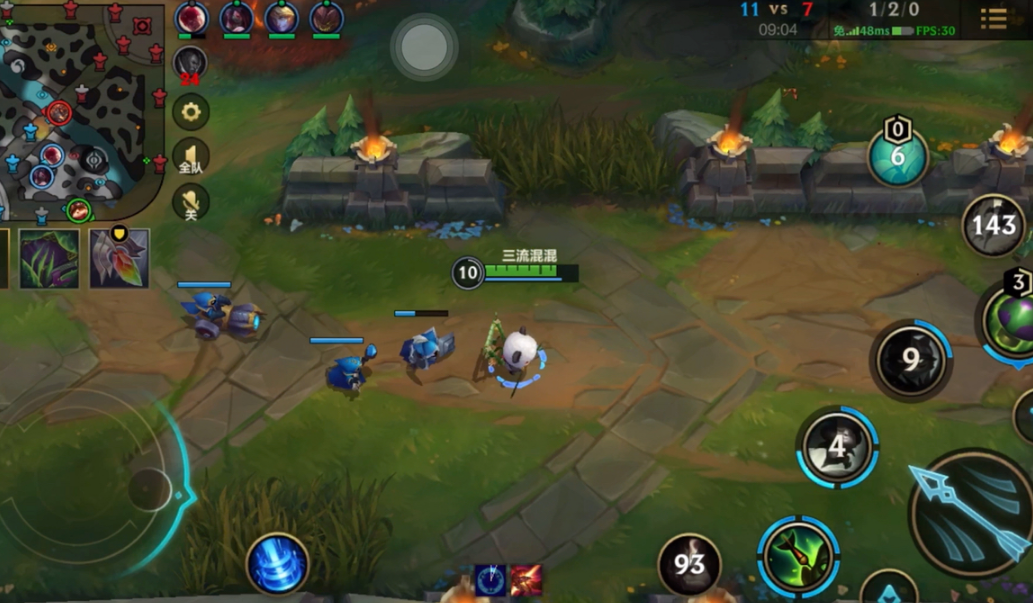
Task: Buy the suggested silver blade item
Action: pos(119,258)
